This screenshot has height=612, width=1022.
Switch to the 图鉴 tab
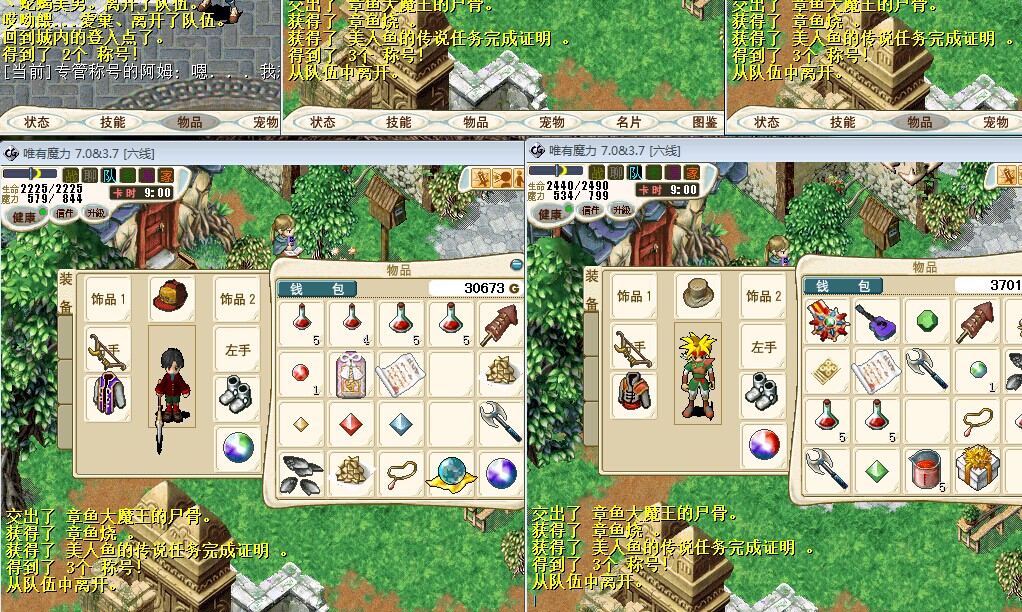(704, 122)
